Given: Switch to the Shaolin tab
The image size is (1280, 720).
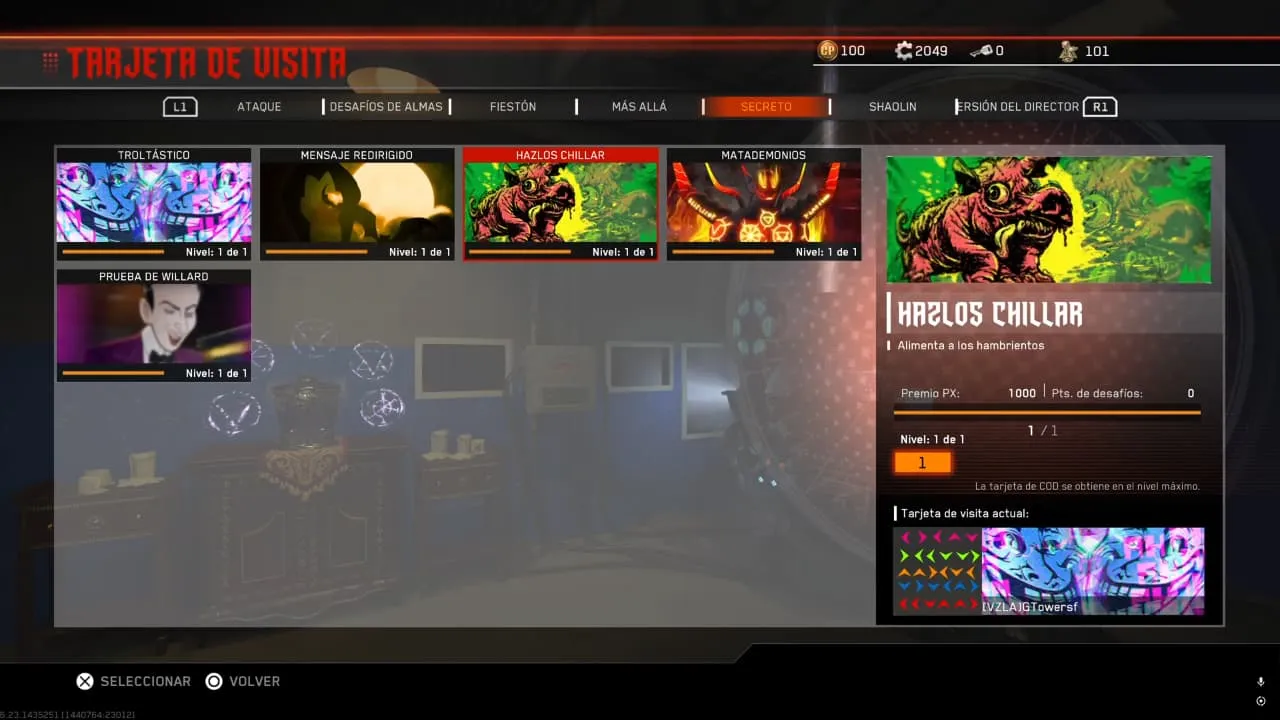Looking at the screenshot, I should 892,107.
